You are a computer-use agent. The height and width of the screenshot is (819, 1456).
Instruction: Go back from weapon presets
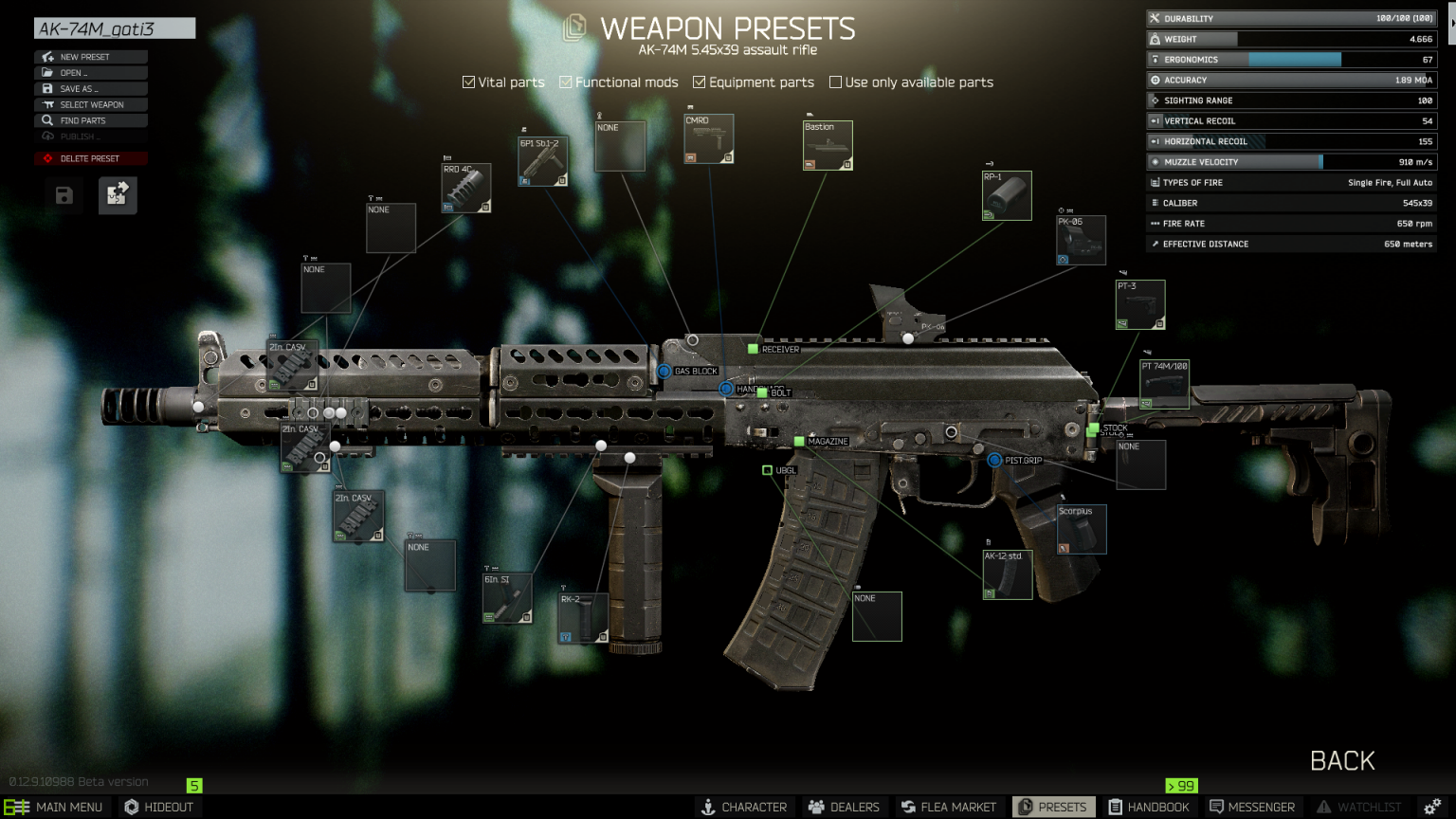click(1342, 760)
